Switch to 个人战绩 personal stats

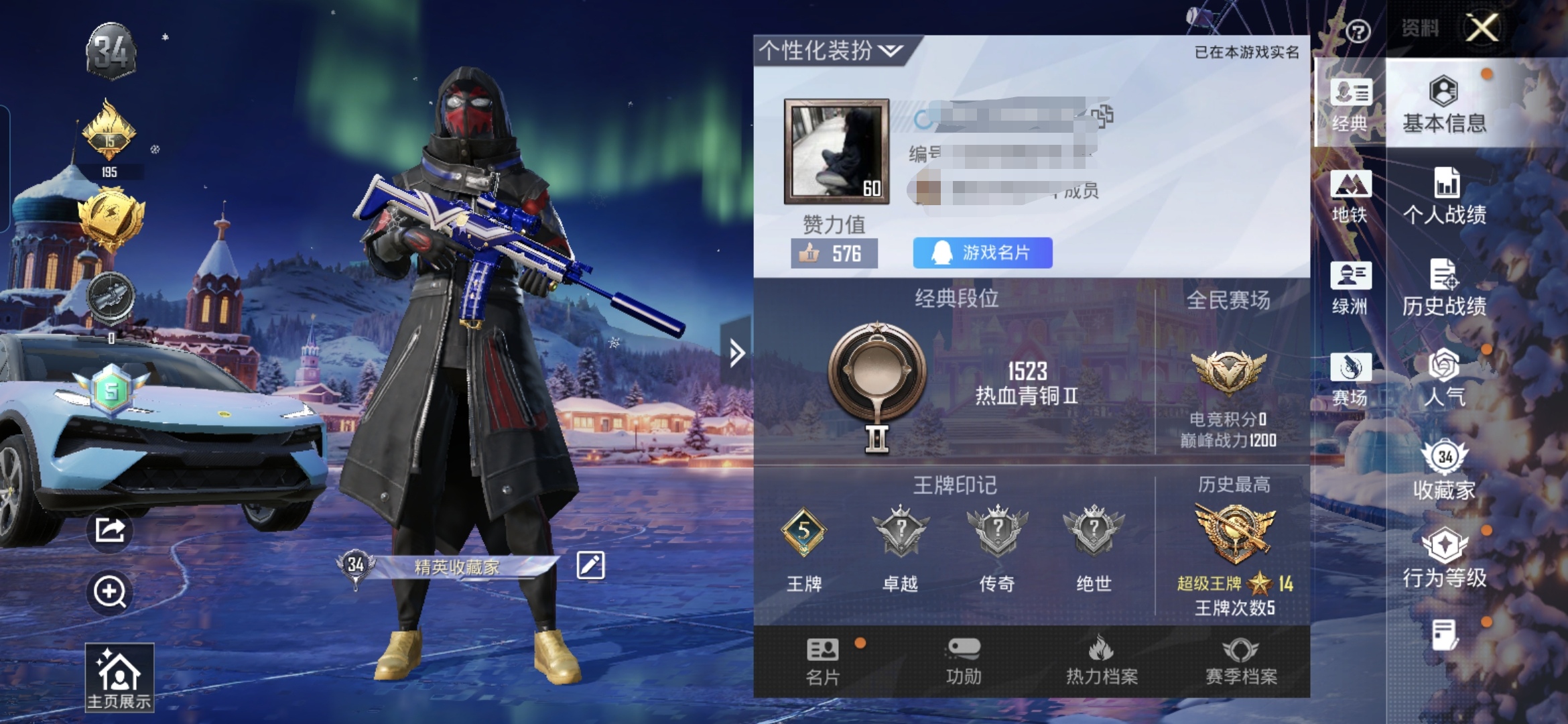pyautogui.click(x=1444, y=196)
